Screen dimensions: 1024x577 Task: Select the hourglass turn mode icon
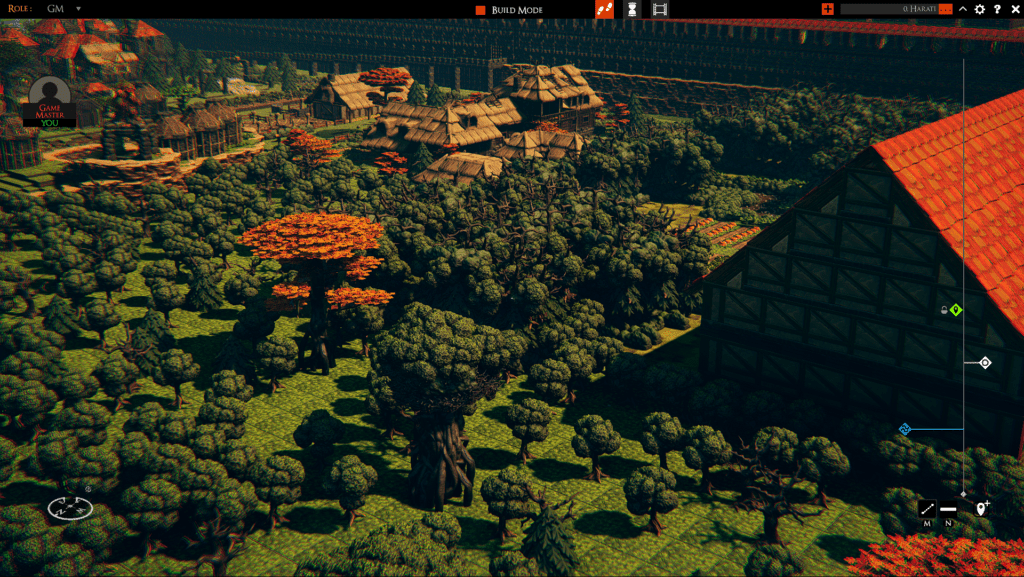coord(632,9)
